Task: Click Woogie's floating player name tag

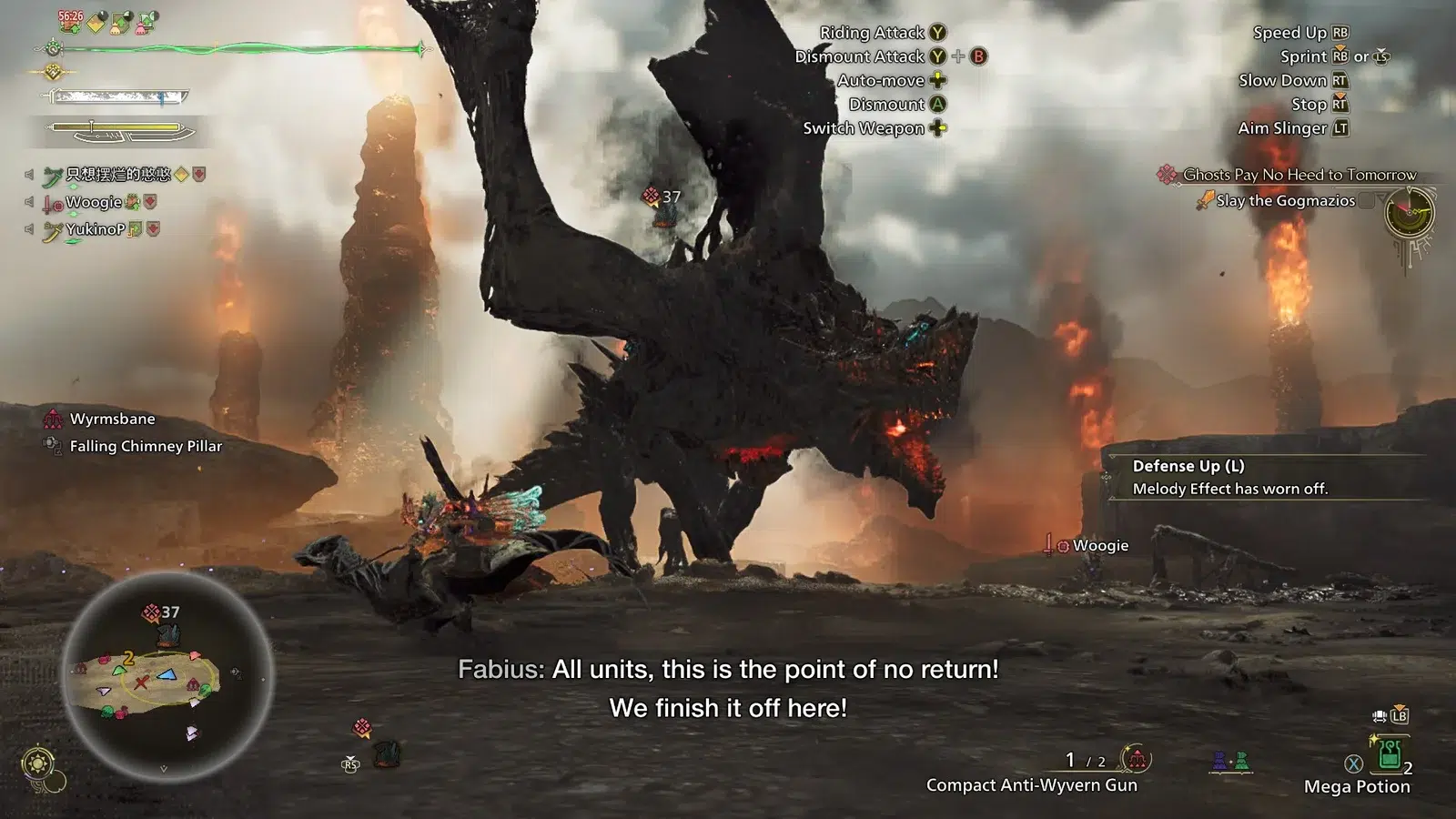Action: click(1099, 545)
